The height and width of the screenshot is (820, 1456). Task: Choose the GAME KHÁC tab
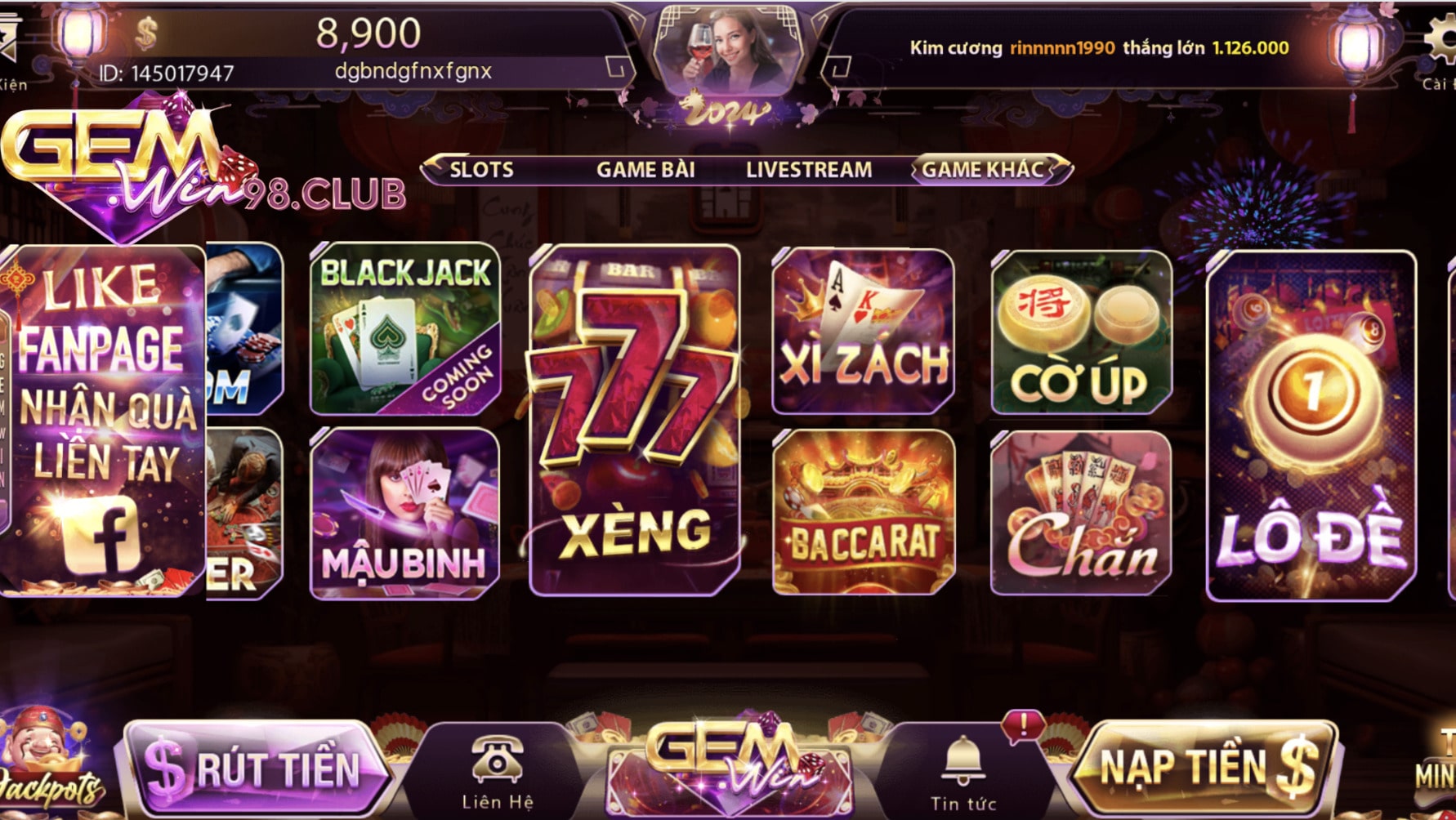983,170
